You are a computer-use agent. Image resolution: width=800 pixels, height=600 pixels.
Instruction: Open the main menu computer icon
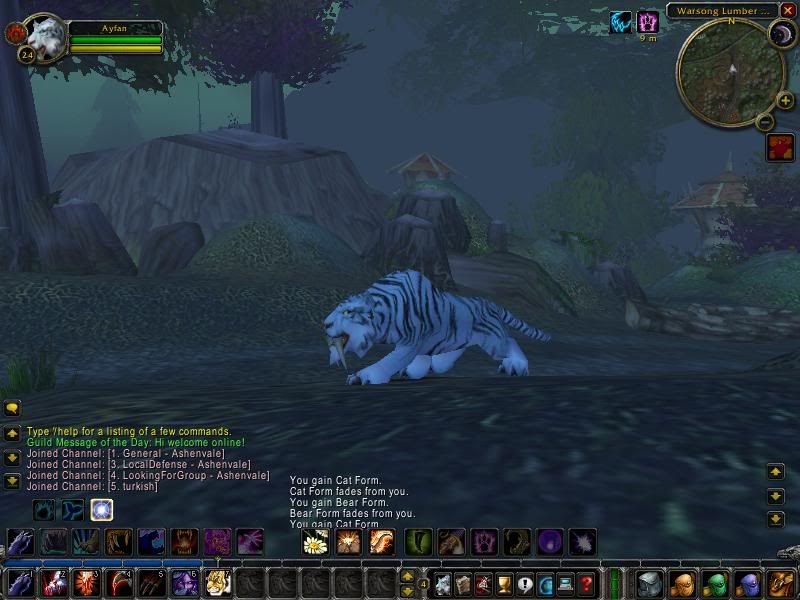566,584
